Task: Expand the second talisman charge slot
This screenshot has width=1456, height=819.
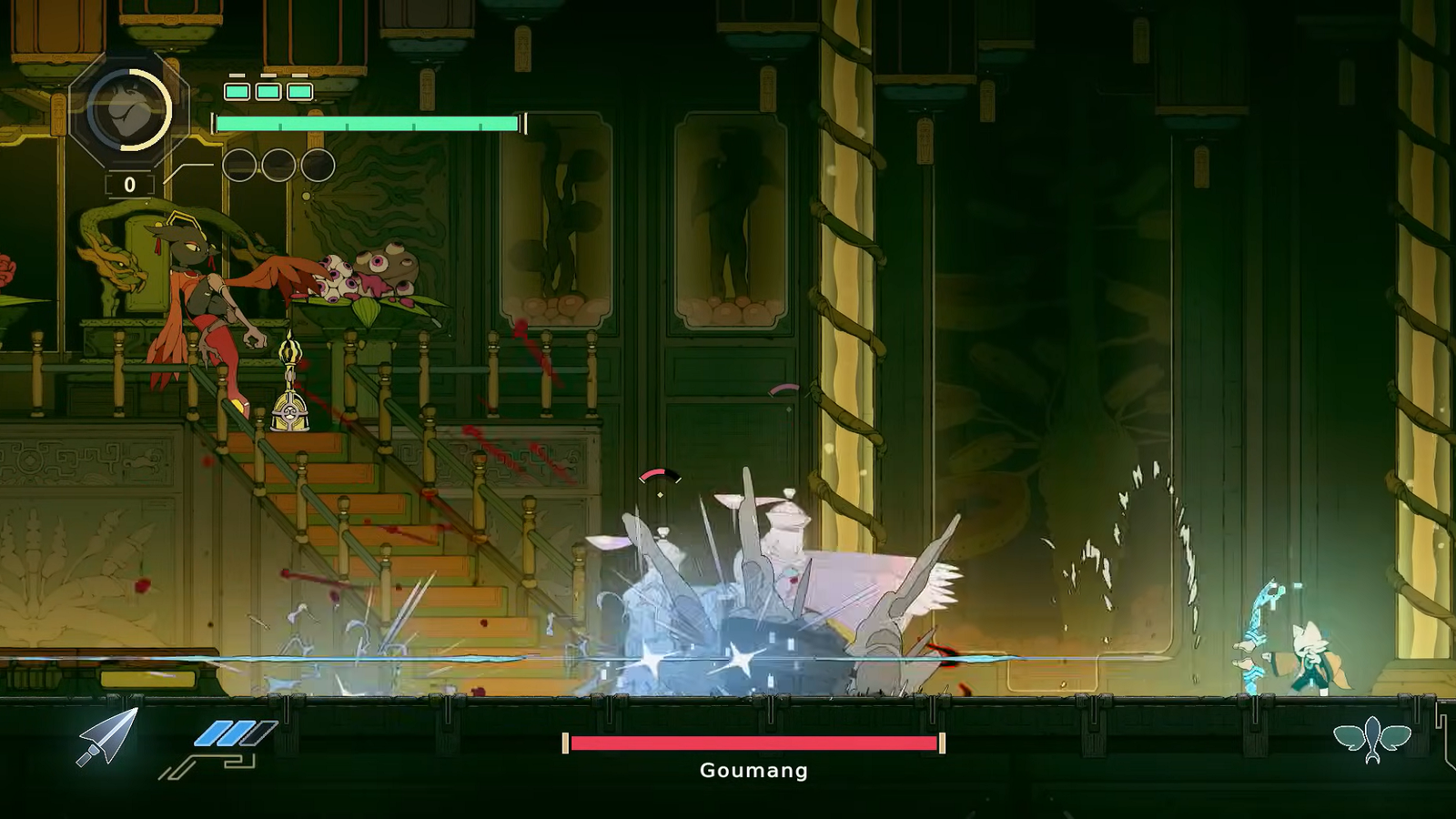Action: (x=266, y=90)
